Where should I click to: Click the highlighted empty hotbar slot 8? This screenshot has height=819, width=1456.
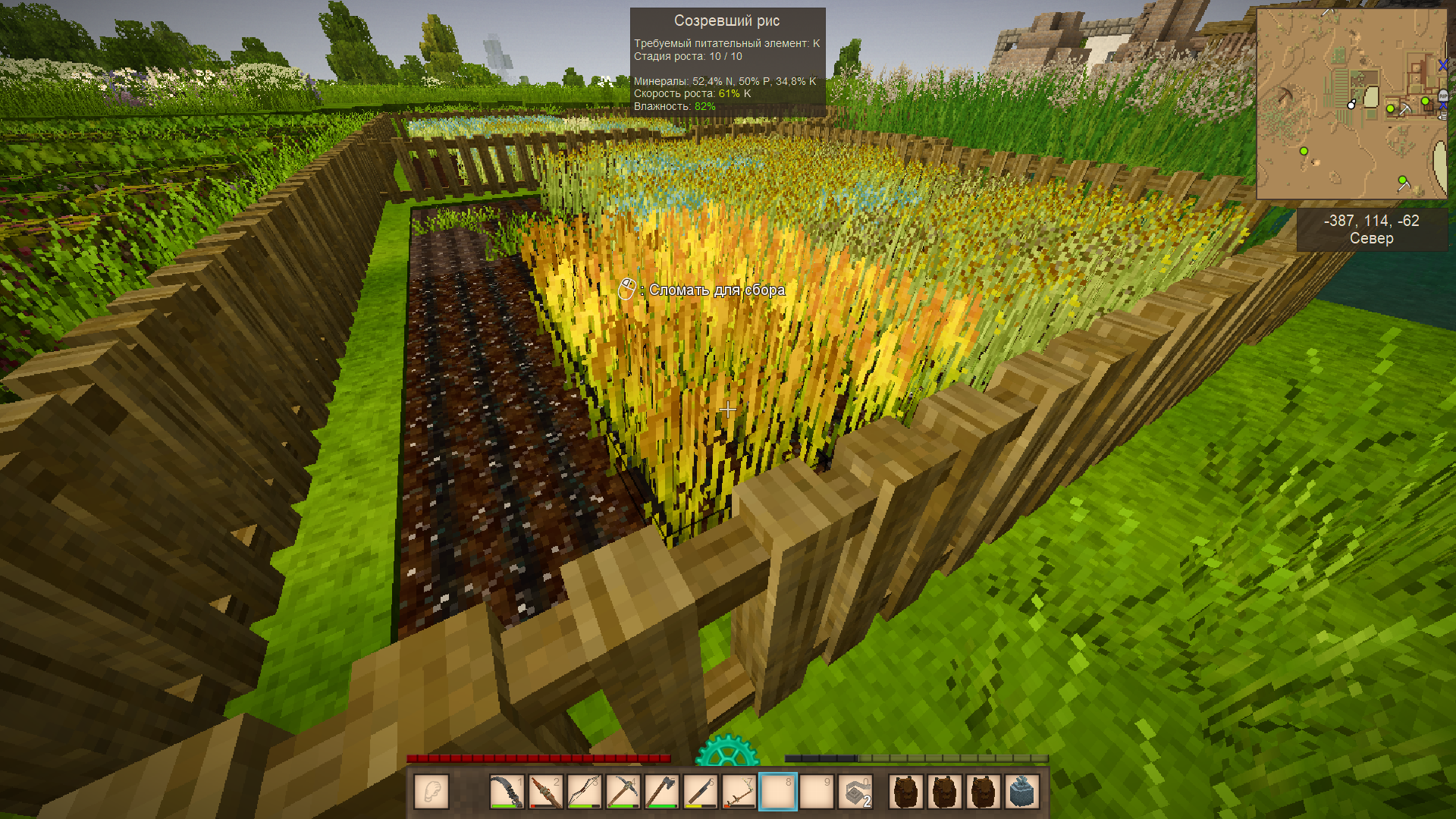(x=777, y=792)
